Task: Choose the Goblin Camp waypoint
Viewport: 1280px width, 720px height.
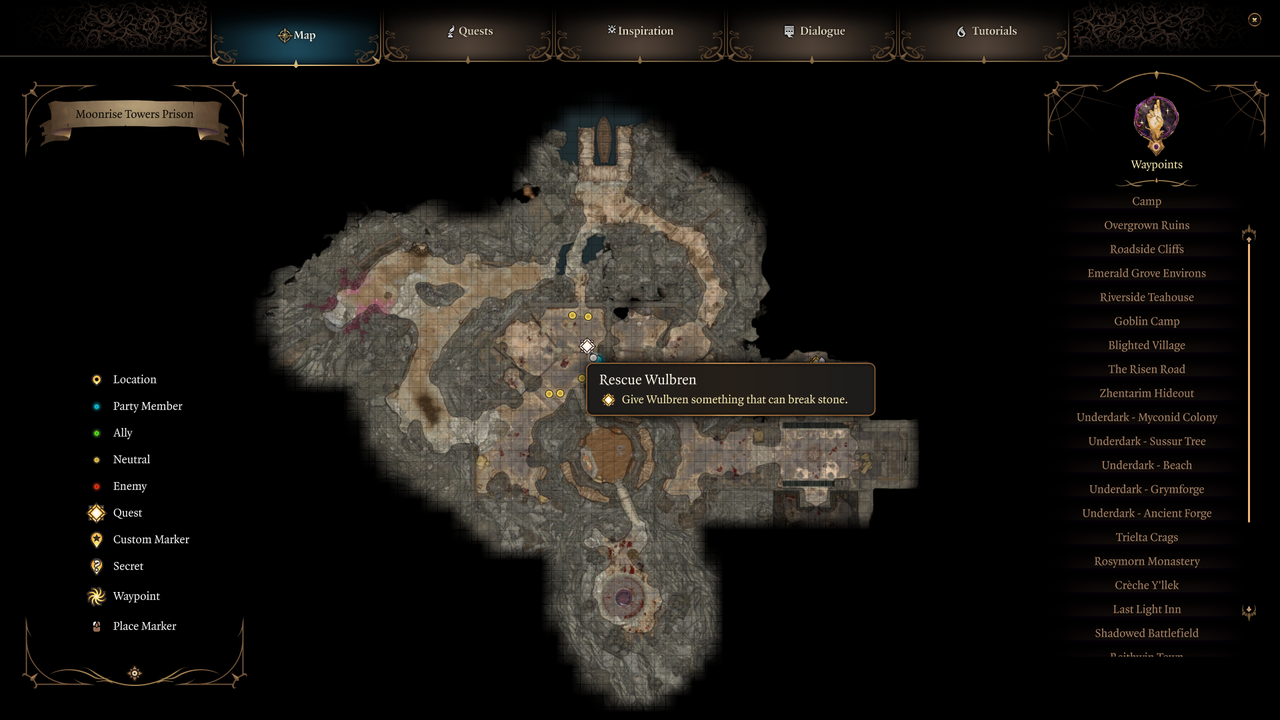Action: 1146,321
